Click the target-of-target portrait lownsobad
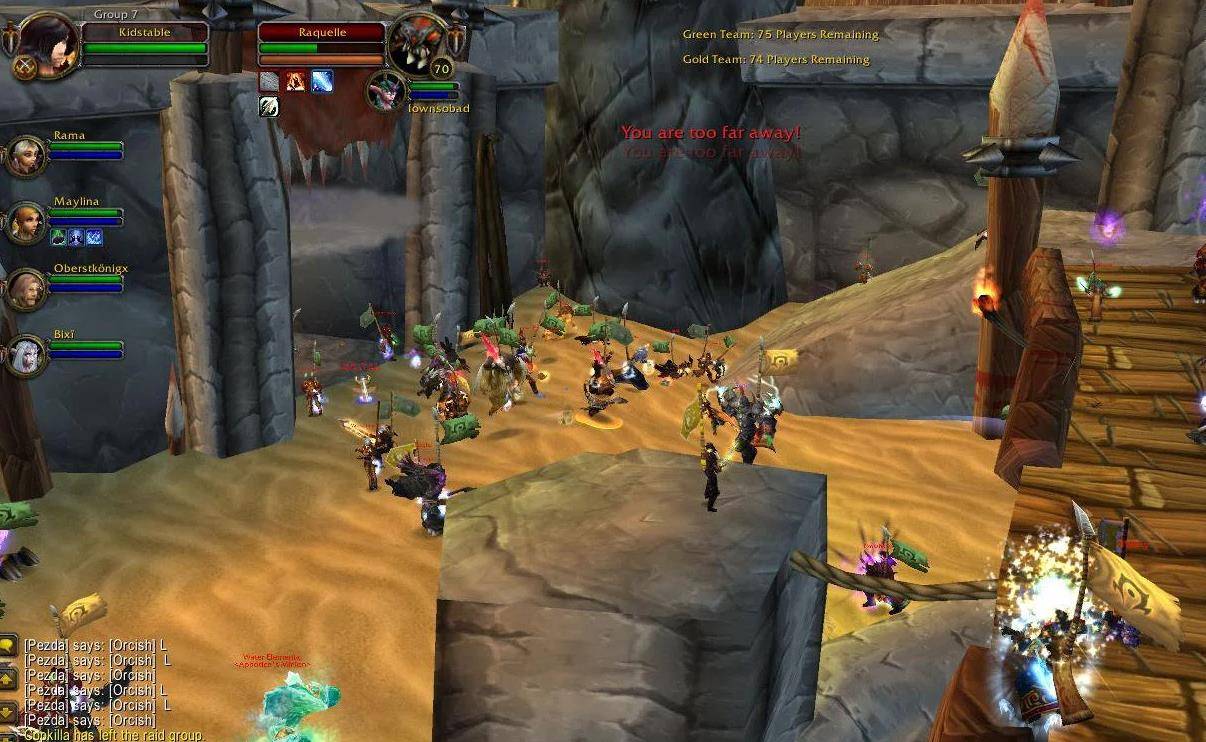Screen dimensions: 1206x742 [x=386, y=90]
